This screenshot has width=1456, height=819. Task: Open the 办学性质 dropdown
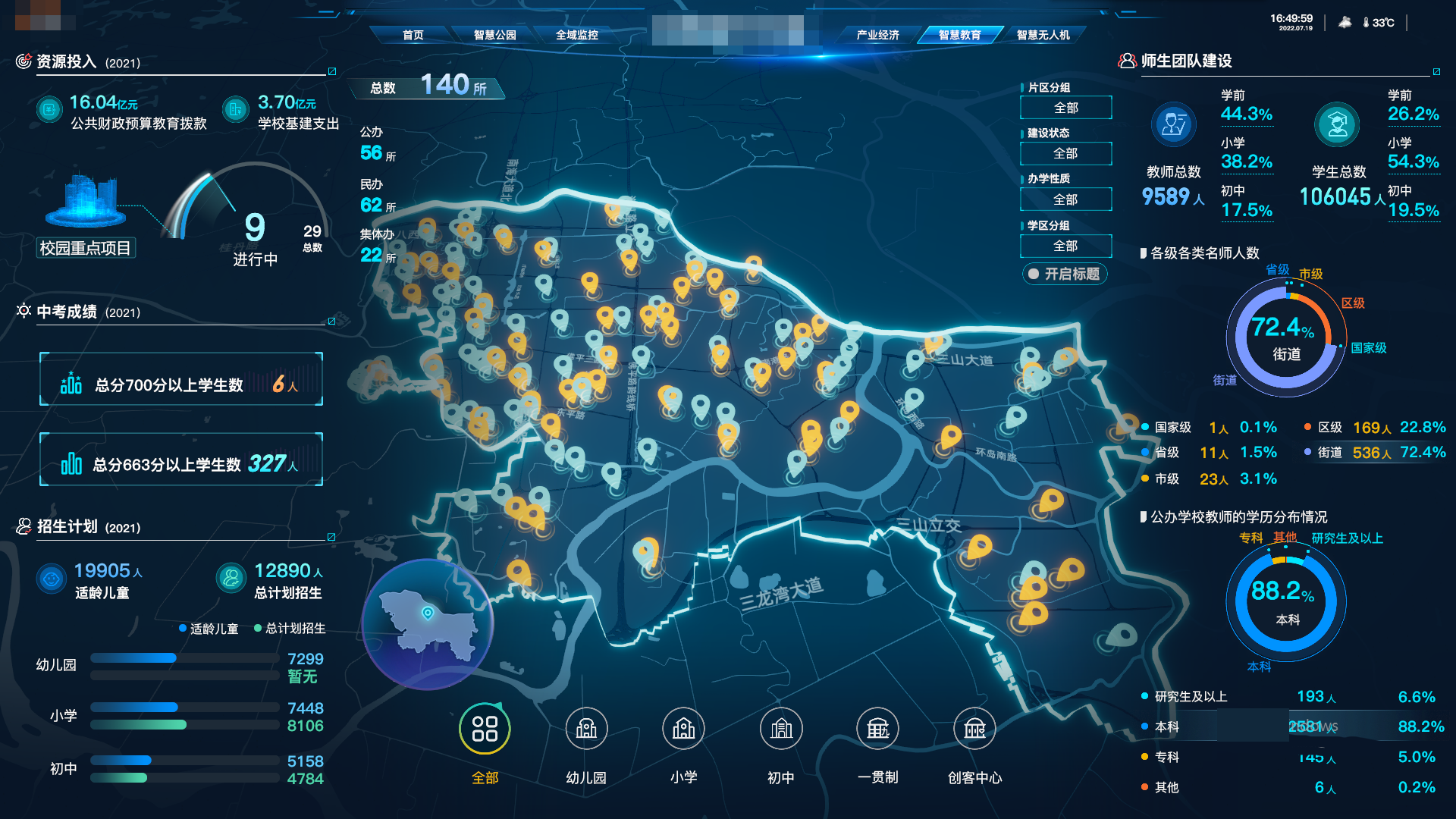(x=1065, y=199)
